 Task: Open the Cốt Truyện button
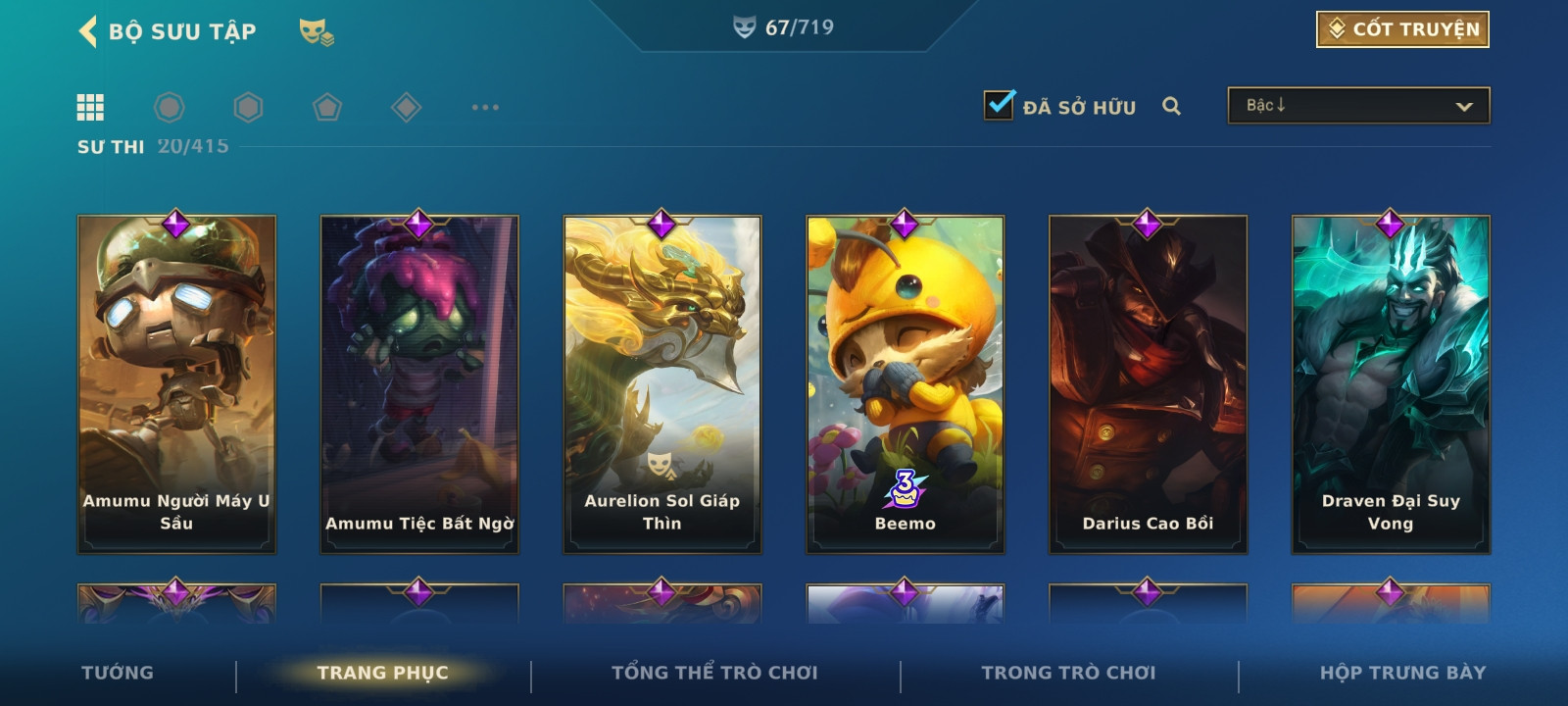pyautogui.click(x=1402, y=29)
